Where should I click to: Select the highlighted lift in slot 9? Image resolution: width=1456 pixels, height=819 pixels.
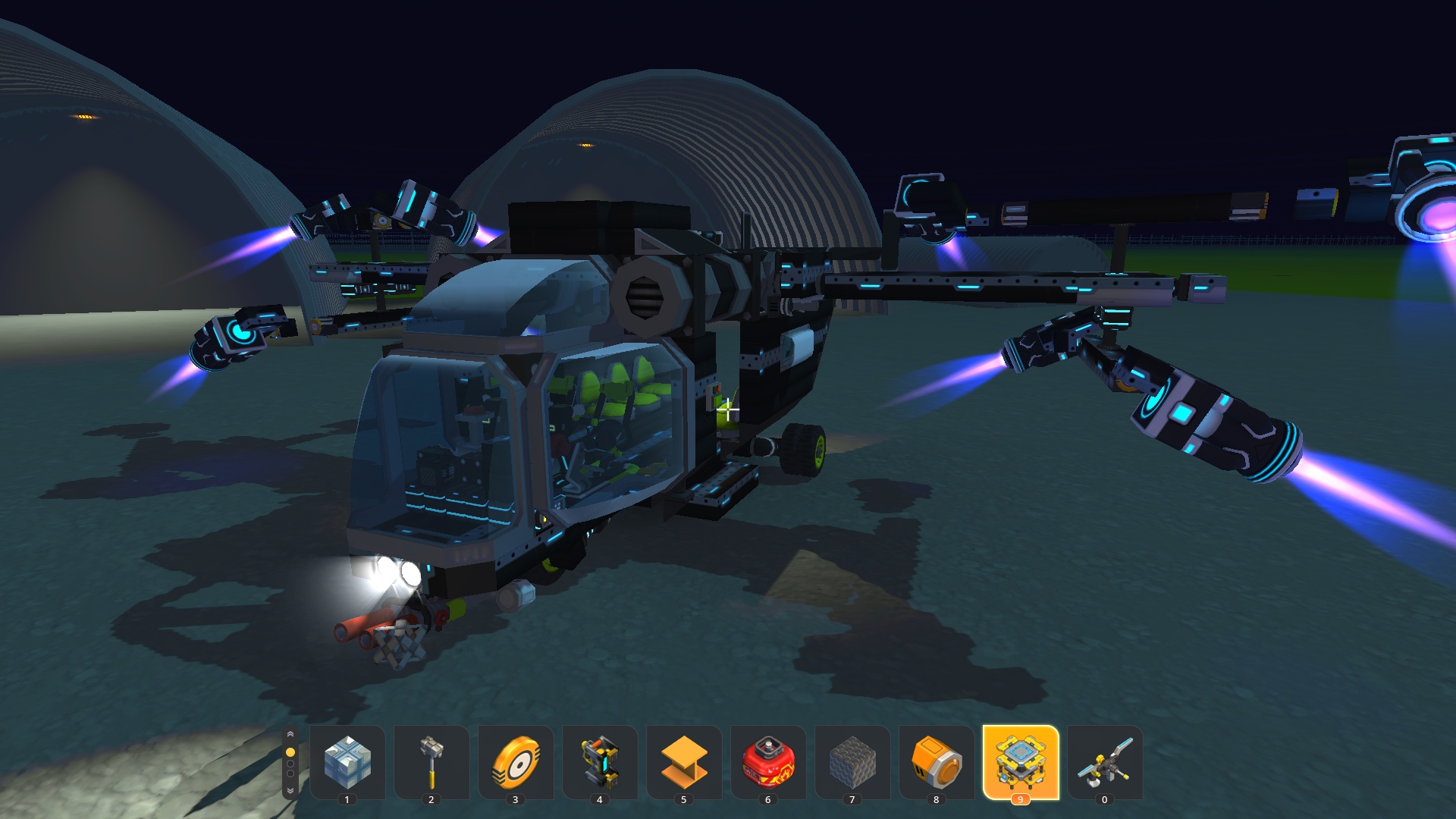pos(1021,761)
